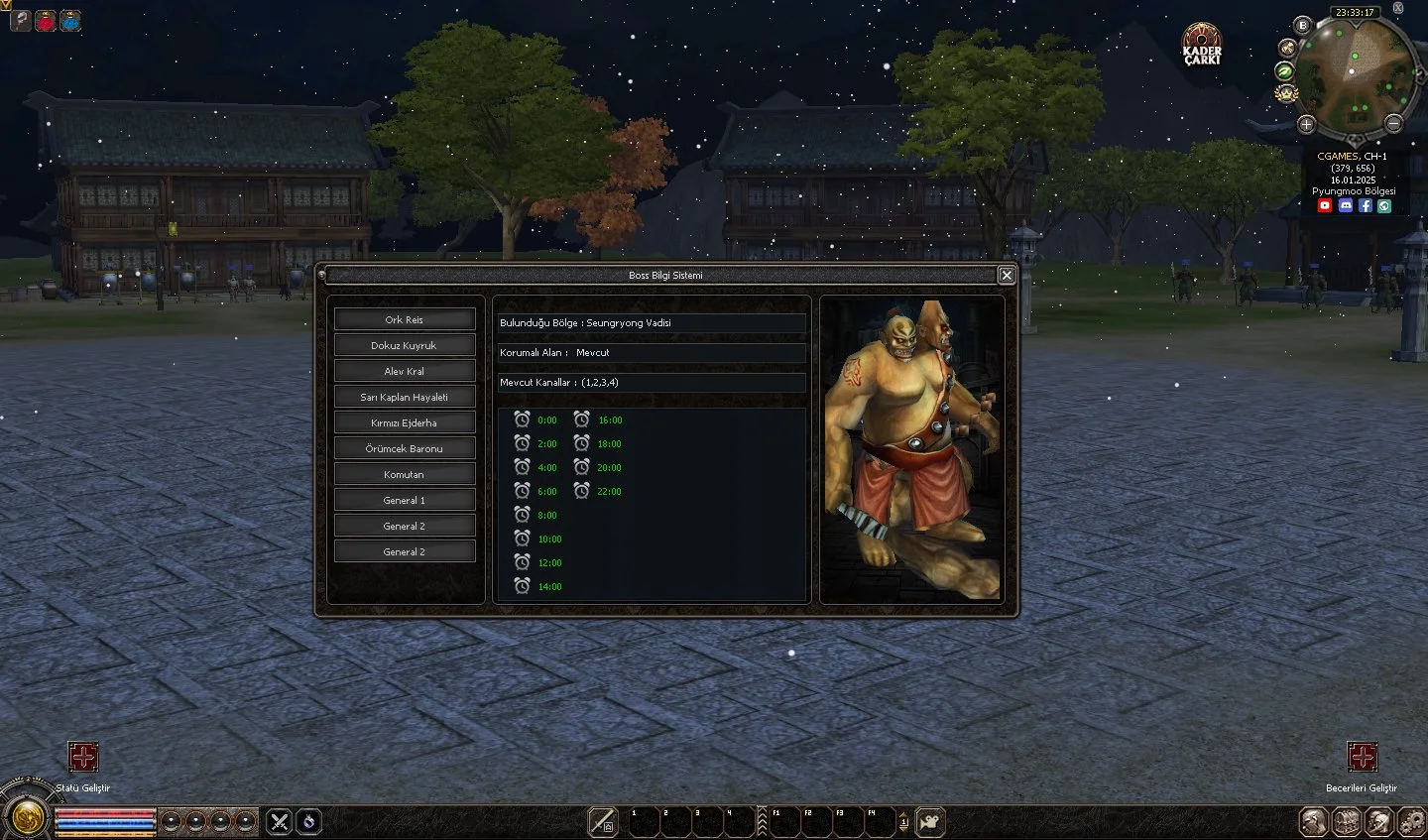The width and height of the screenshot is (1428, 840).
Task: Open the YouTube link under the minimap
Action: 1325,205
